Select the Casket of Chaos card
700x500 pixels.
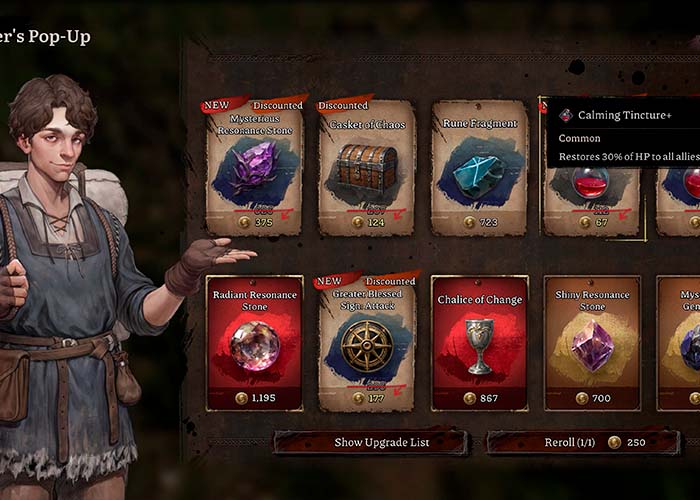[367, 168]
